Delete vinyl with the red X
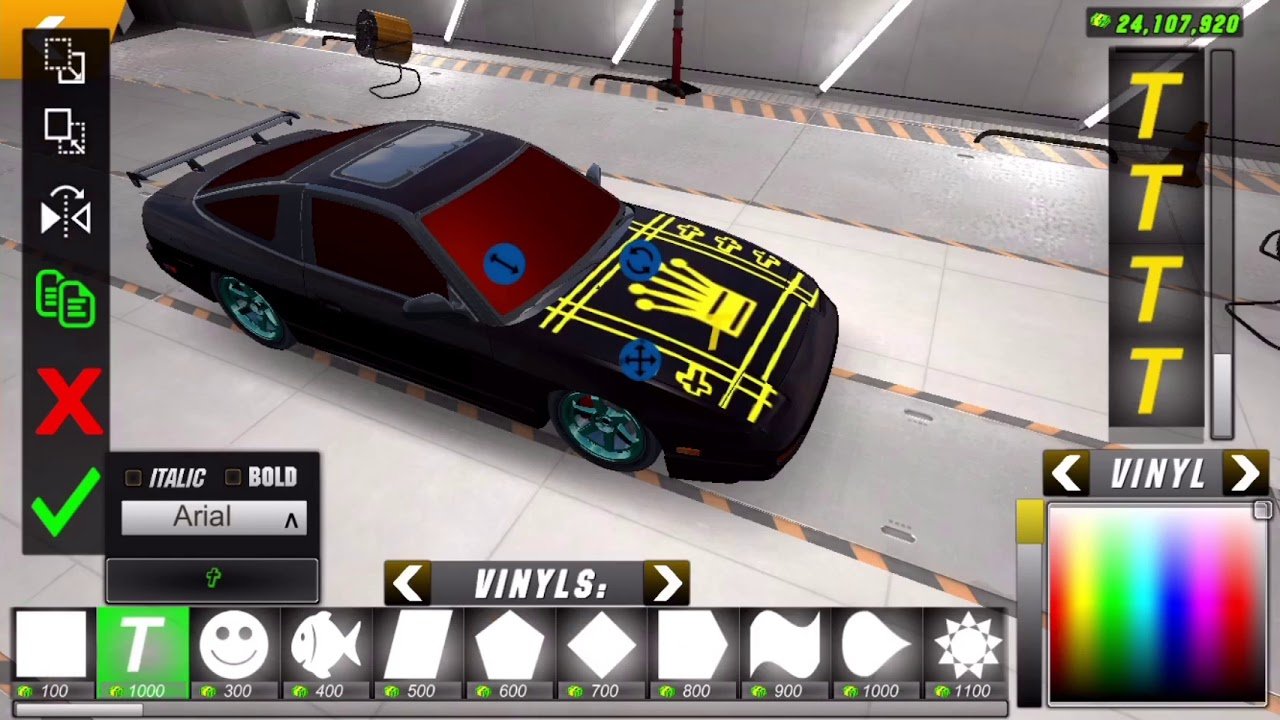The width and height of the screenshot is (1280, 720). coord(68,402)
